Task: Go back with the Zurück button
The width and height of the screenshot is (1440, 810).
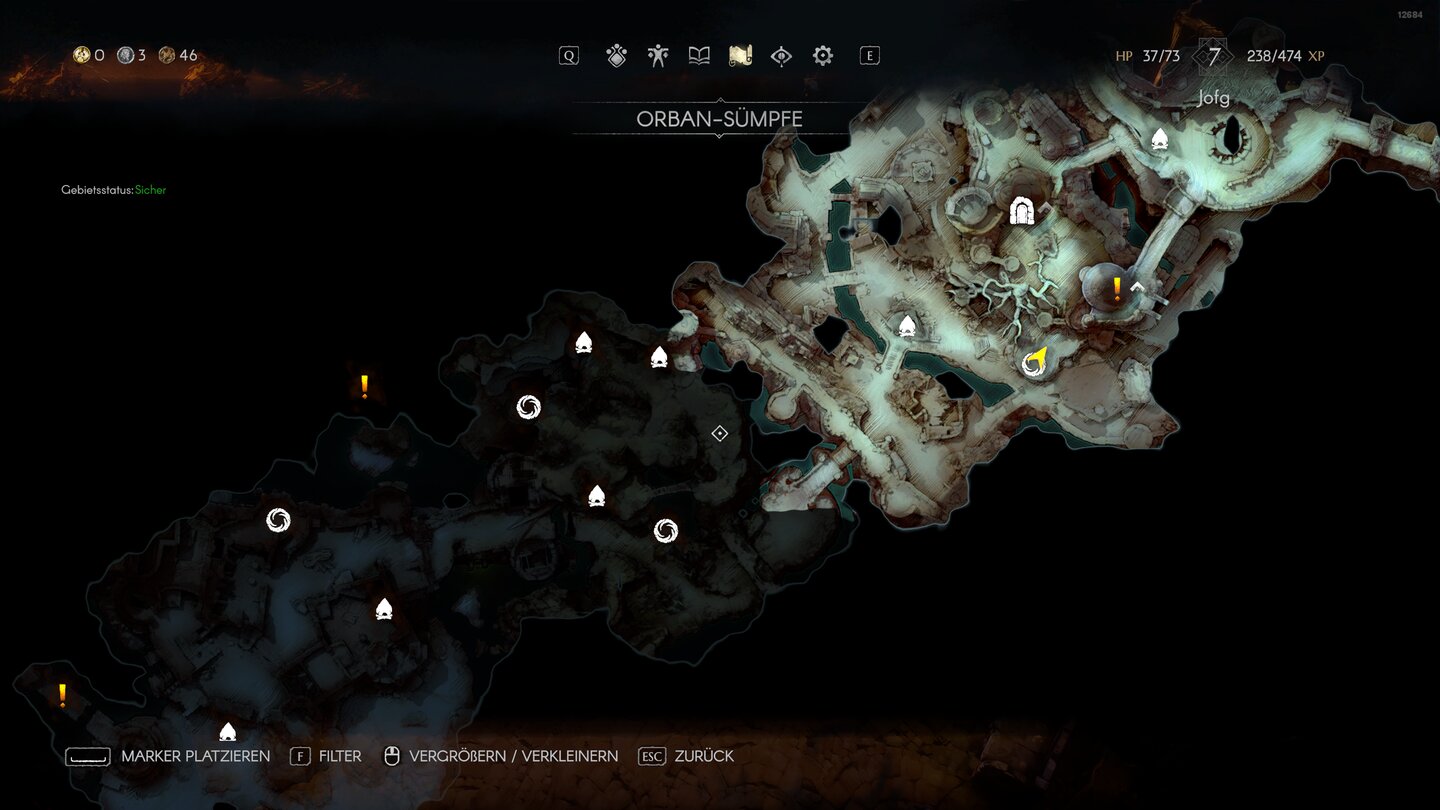Action: point(686,756)
